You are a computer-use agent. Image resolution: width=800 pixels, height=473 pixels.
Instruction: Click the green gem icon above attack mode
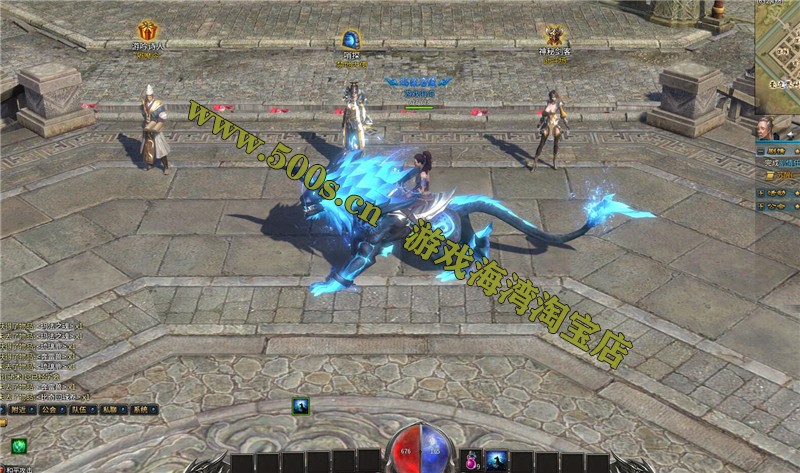point(17,447)
